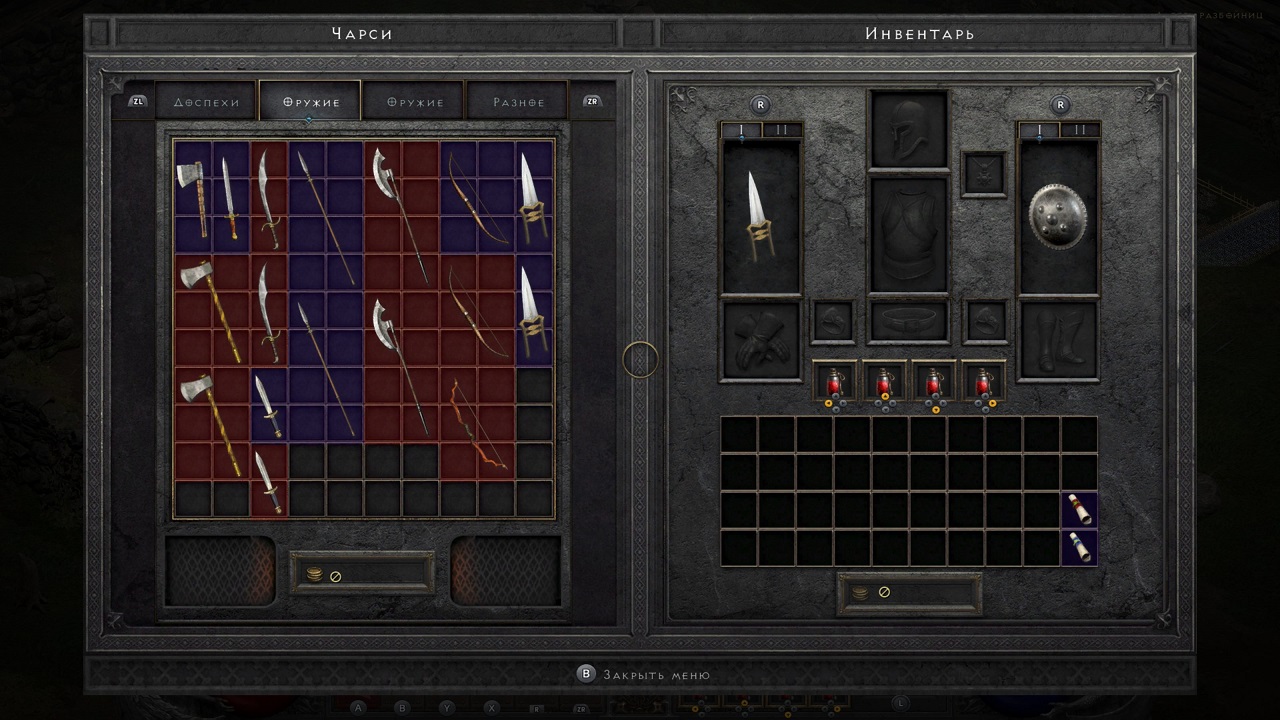Click the gold amount field in your inventory
Screen dimensions: 1280x720
click(908, 590)
